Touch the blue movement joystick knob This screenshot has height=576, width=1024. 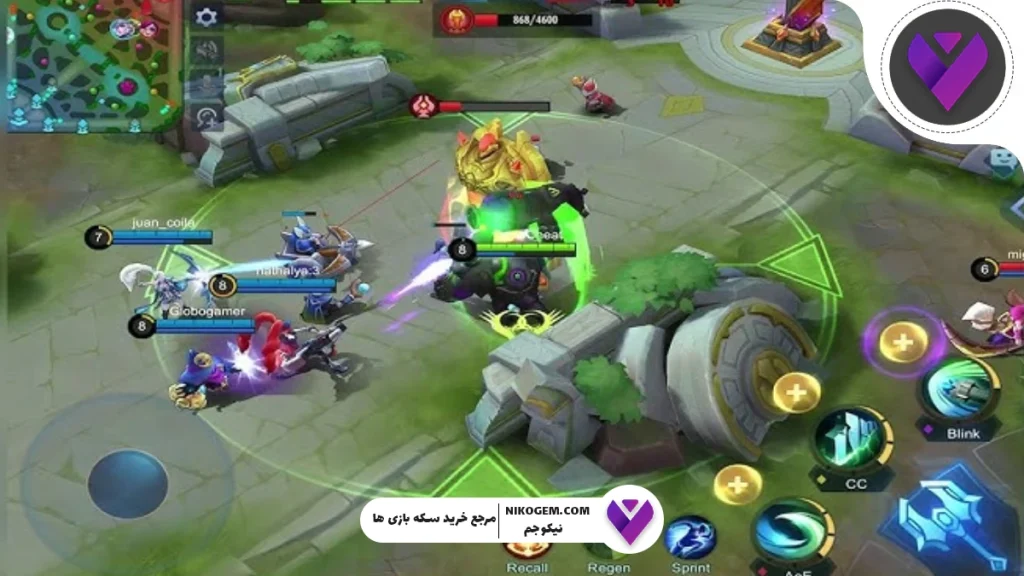[x=127, y=484]
